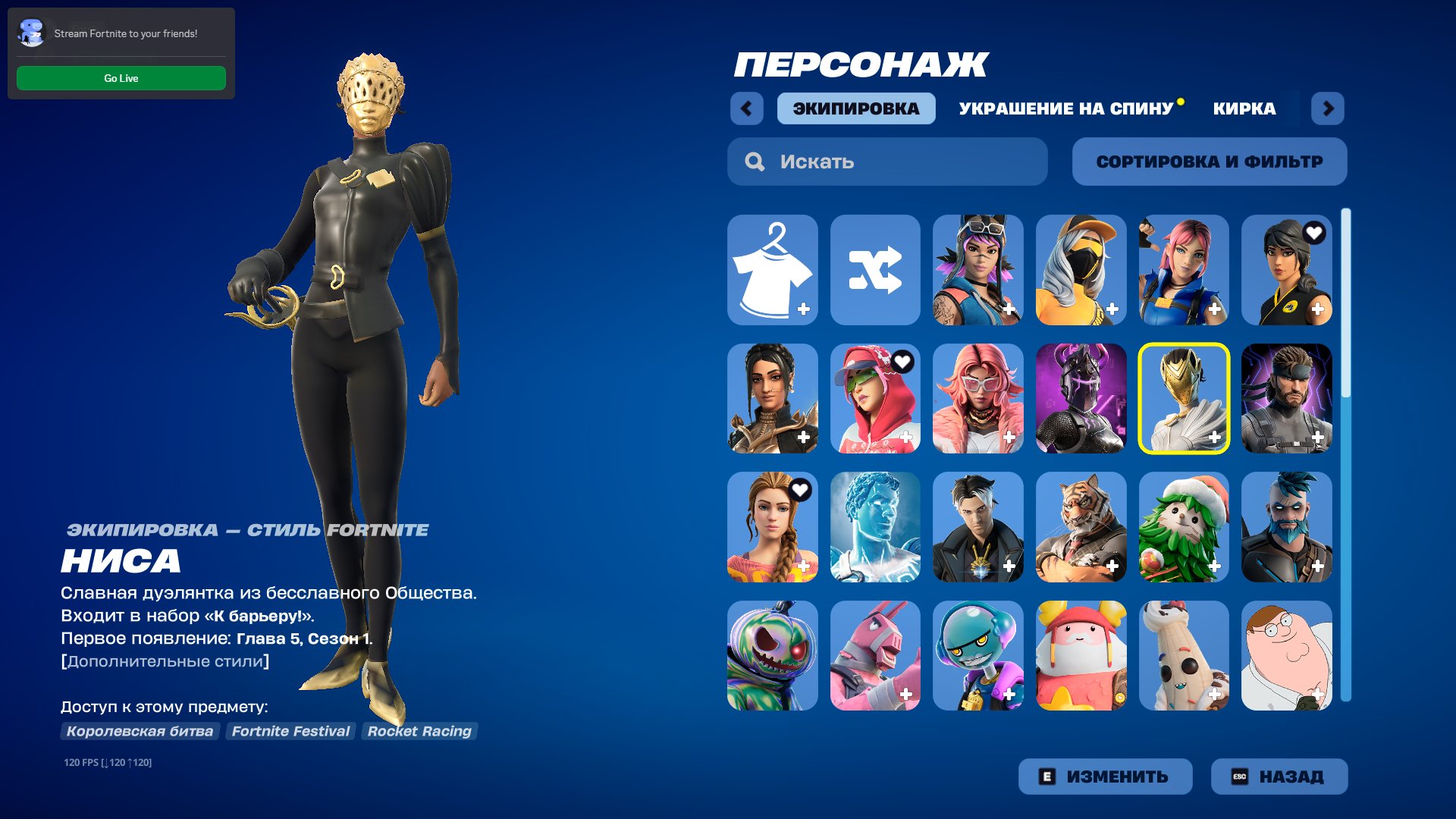The height and width of the screenshot is (819, 1456).
Task: Click the right chevron to reveal more tabs
Action: [1328, 108]
